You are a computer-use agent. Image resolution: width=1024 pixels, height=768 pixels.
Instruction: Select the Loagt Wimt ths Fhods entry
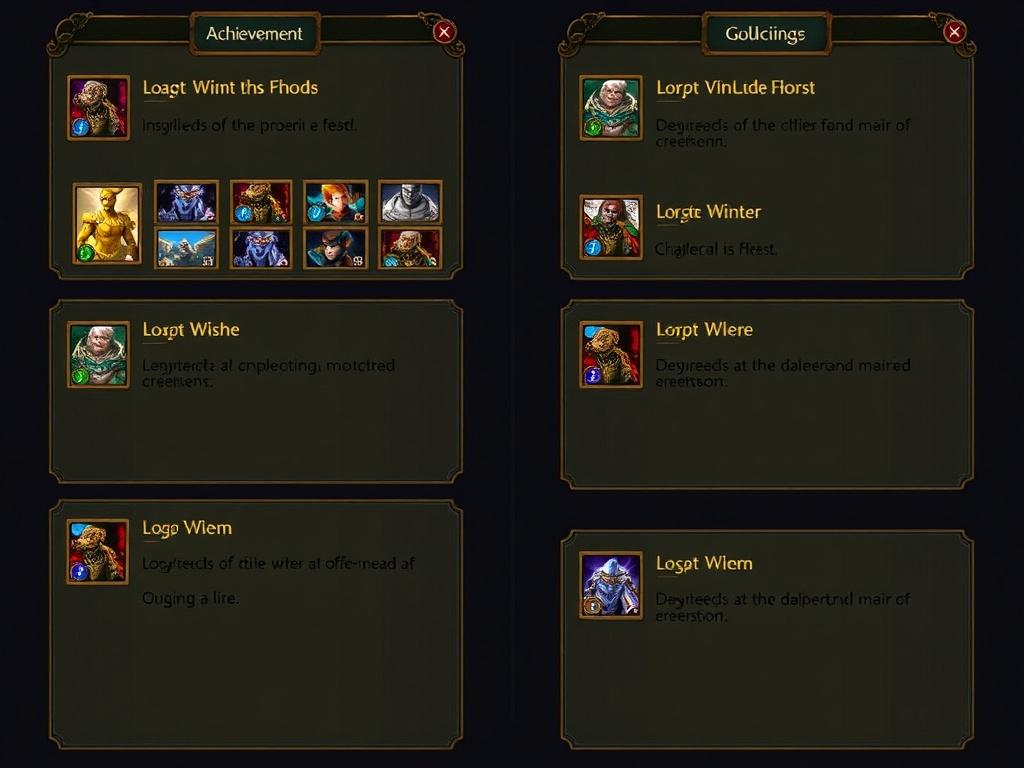click(x=230, y=88)
